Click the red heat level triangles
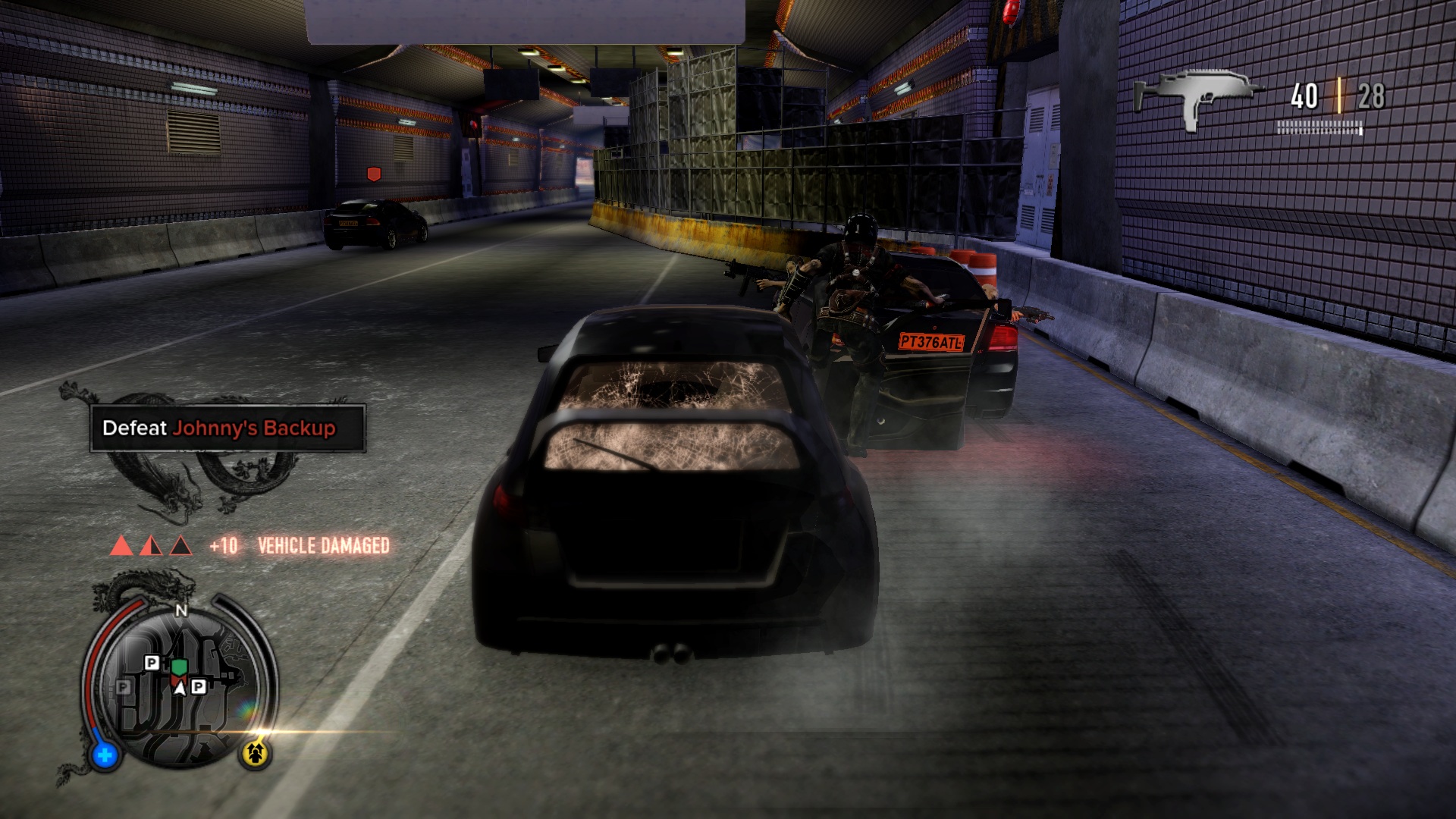The width and height of the screenshot is (1456, 819). tap(151, 545)
